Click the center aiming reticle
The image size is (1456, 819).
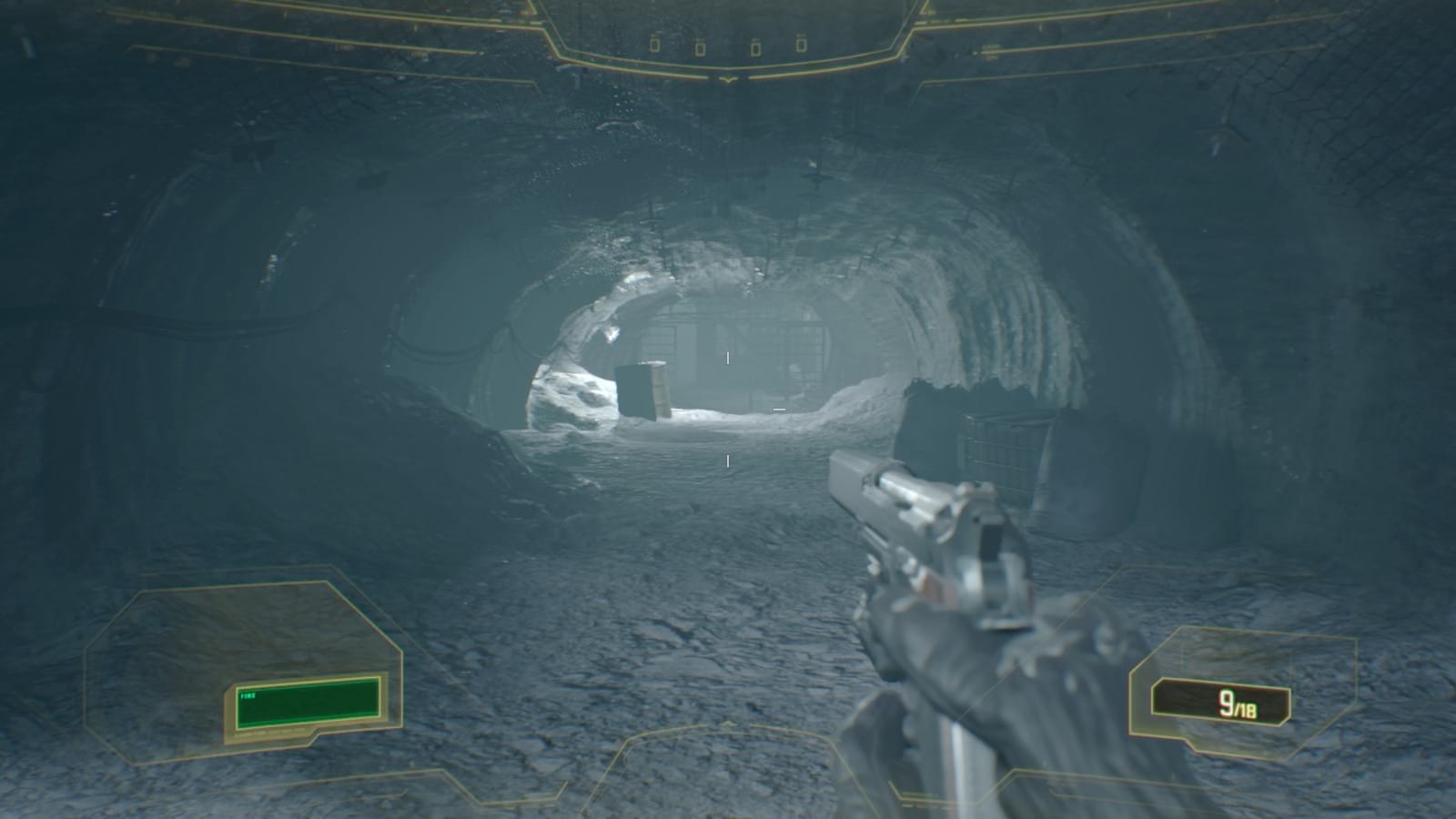[x=728, y=409]
